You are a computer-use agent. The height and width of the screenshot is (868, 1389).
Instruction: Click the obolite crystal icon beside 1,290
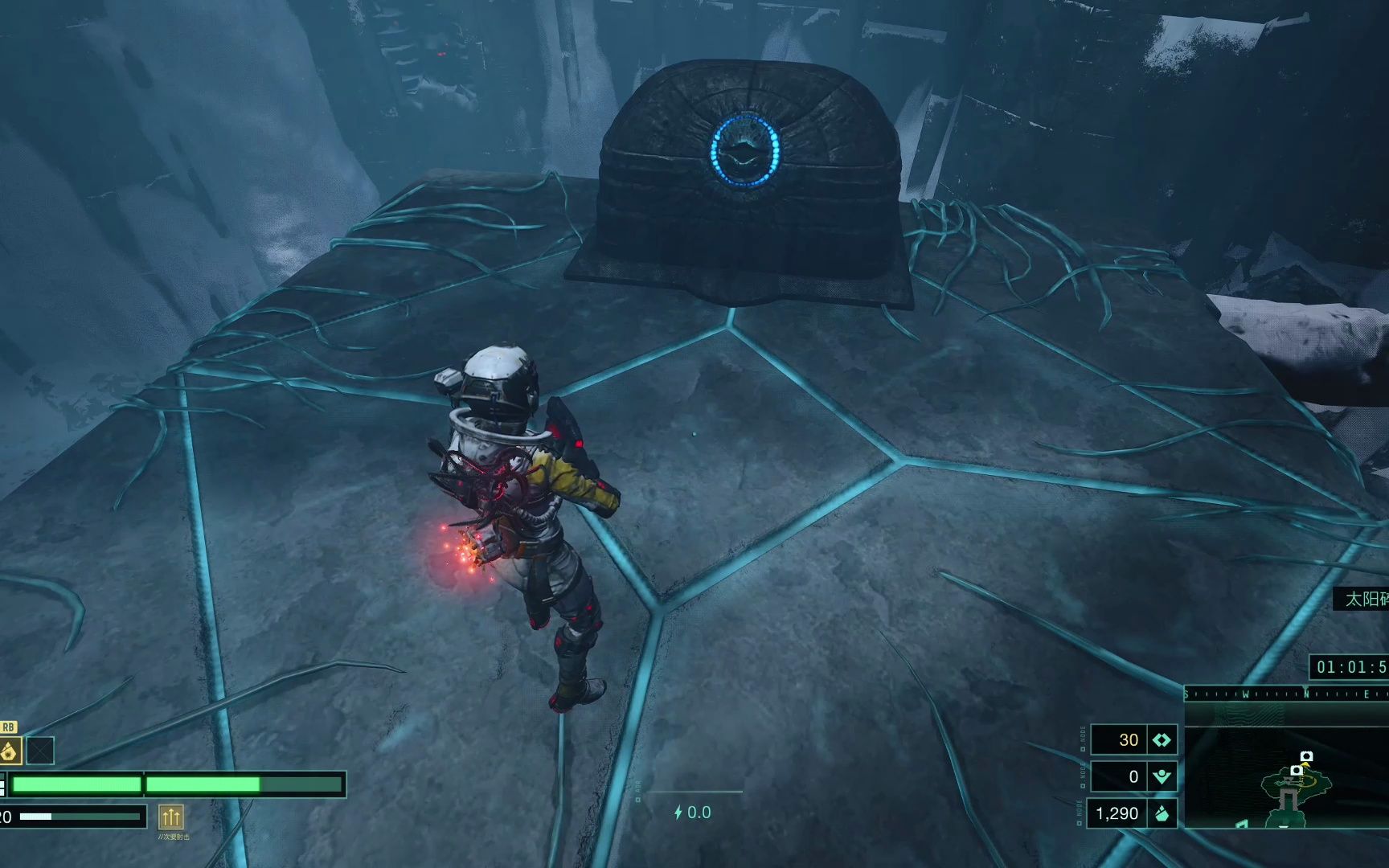pos(1162,813)
